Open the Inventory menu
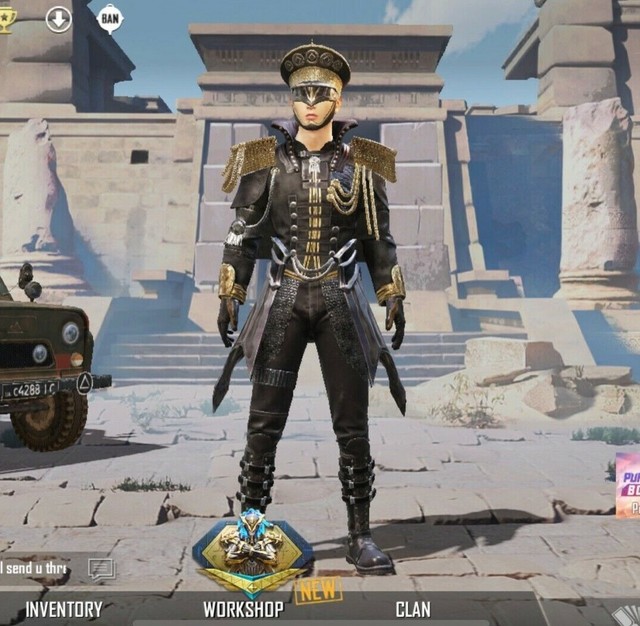Screen dimensions: 640x626 point(63,608)
